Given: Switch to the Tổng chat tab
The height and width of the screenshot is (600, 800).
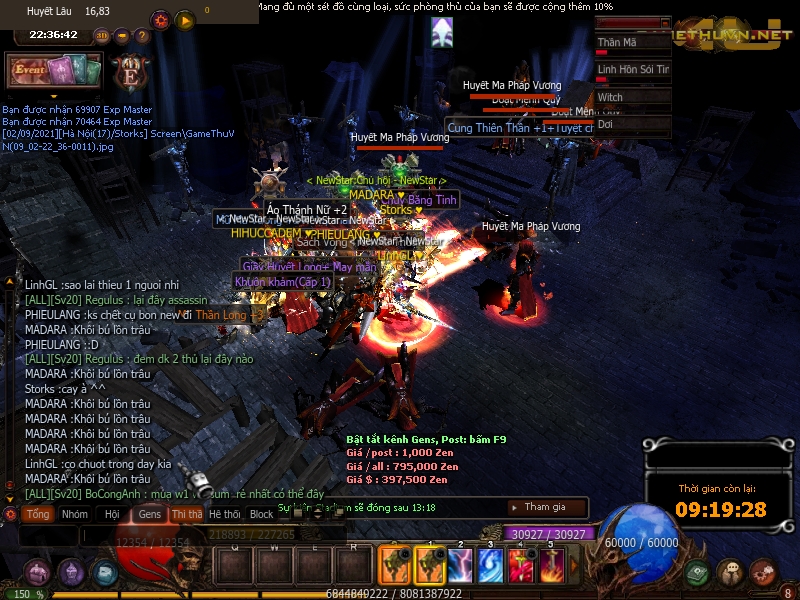Looking at the screenshot, I should click(x=38, y=514).
